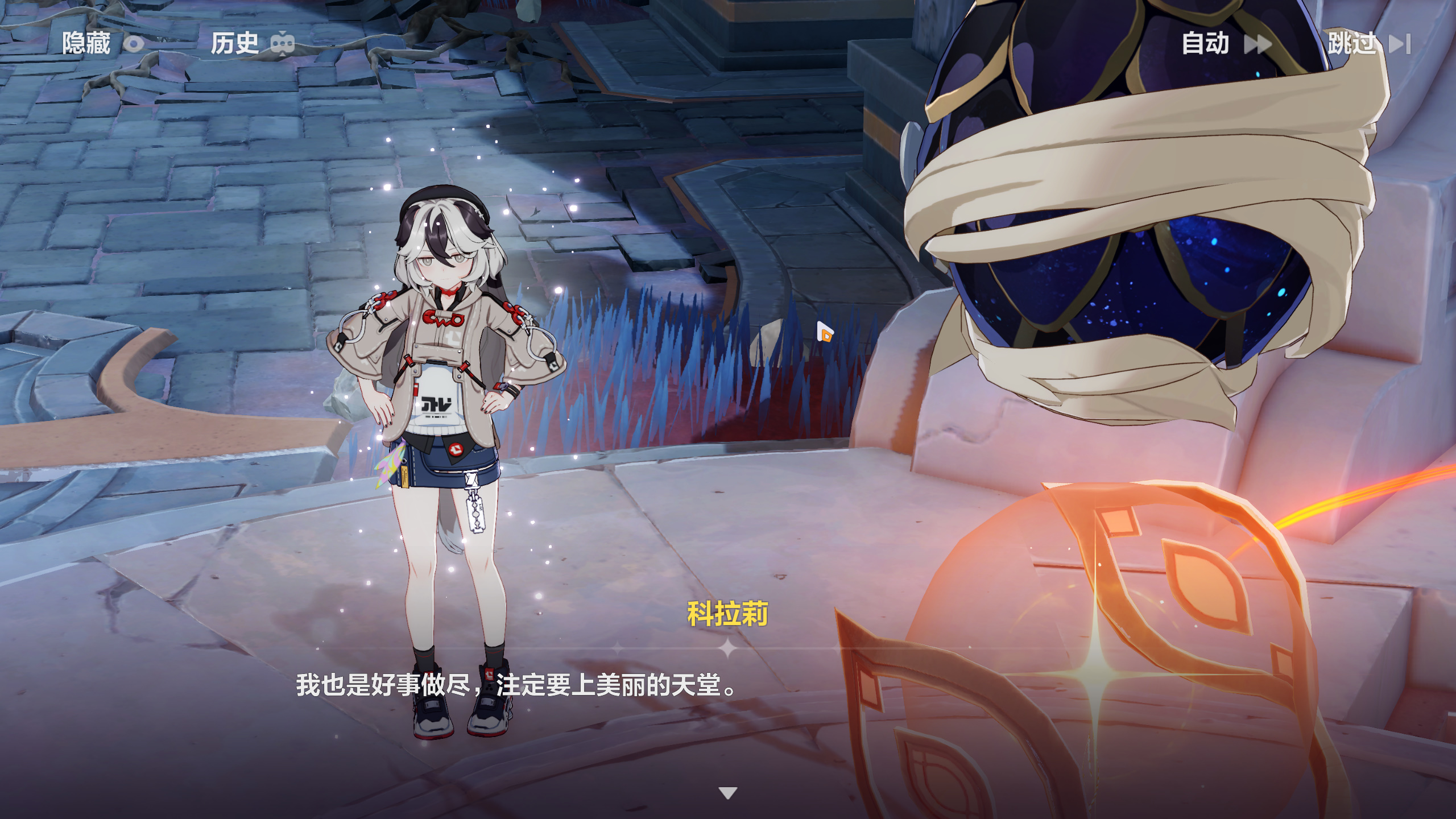Hide the dialogue interface with 隐藏
The image size is (1456, 819).
102,43
